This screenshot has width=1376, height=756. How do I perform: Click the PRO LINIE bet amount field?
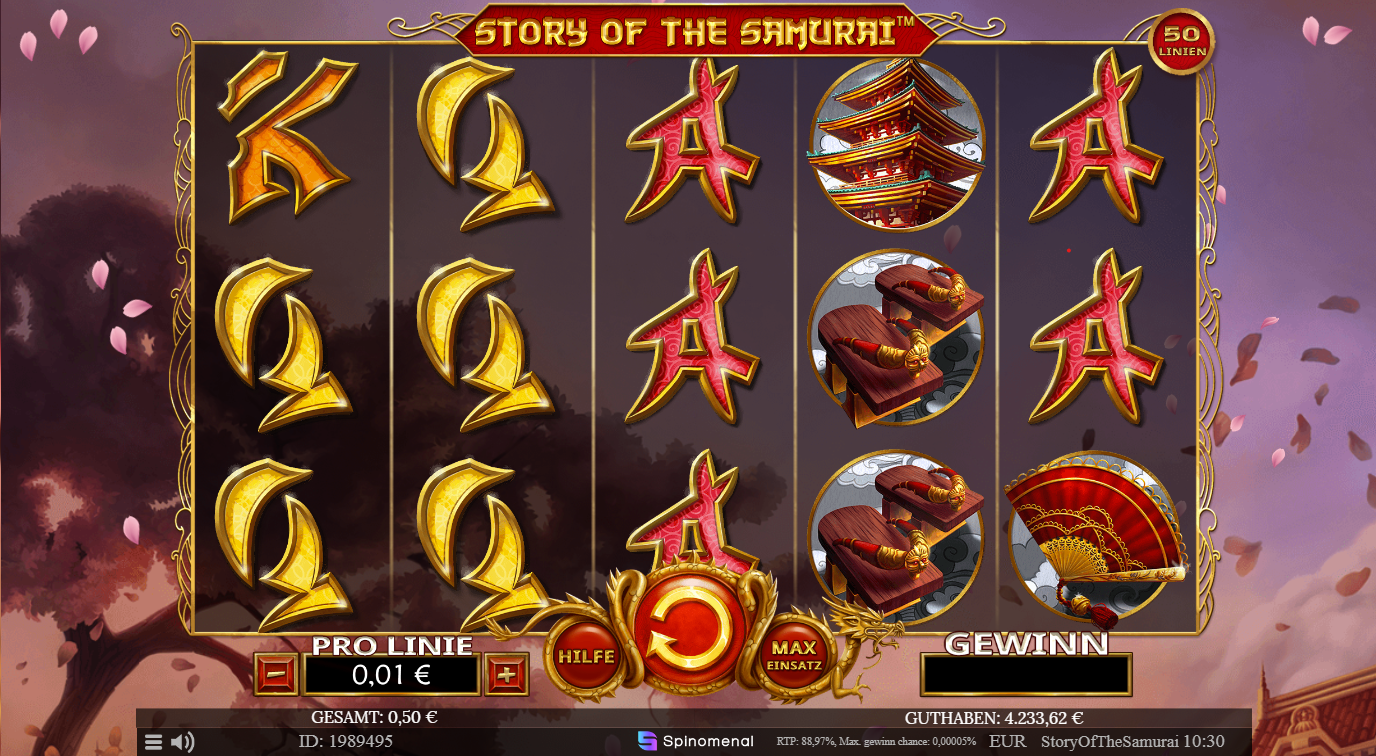[392, 673]
